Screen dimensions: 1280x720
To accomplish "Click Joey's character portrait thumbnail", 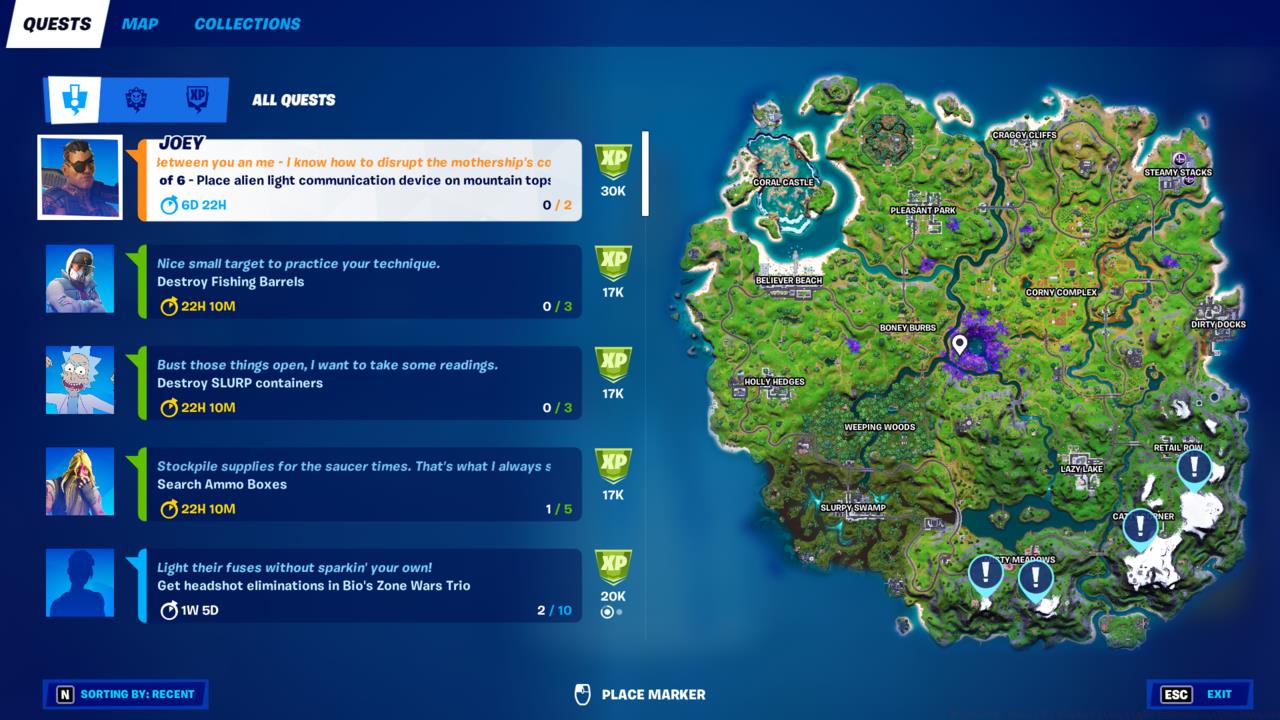I will pos(79,178).
